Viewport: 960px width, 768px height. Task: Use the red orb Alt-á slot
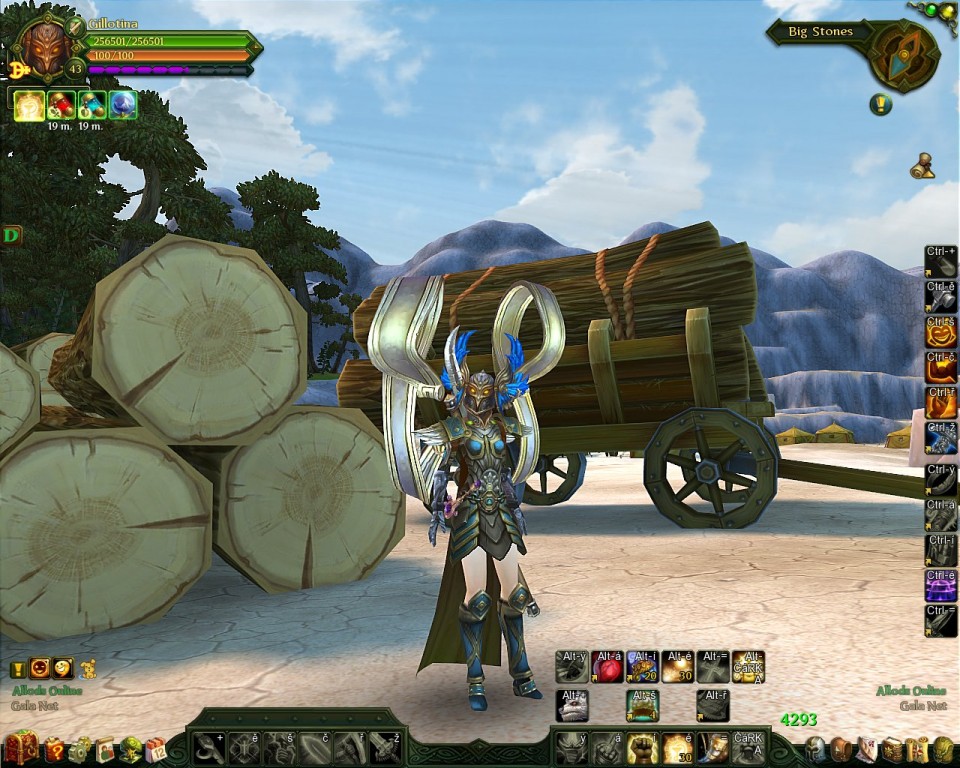click(x=607, y=667)
